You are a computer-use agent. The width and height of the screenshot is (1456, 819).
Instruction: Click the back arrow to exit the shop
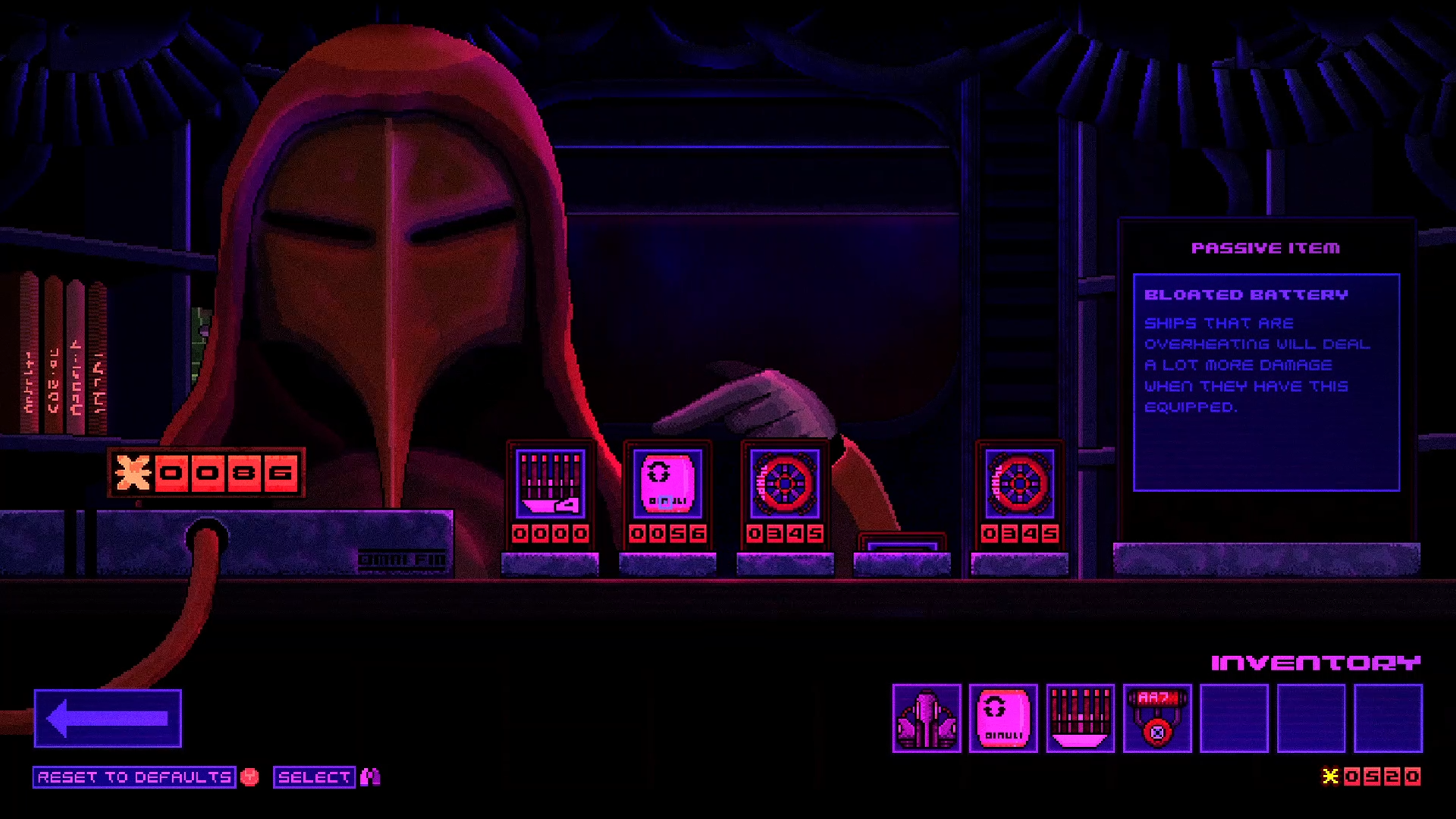coord(107,716)
